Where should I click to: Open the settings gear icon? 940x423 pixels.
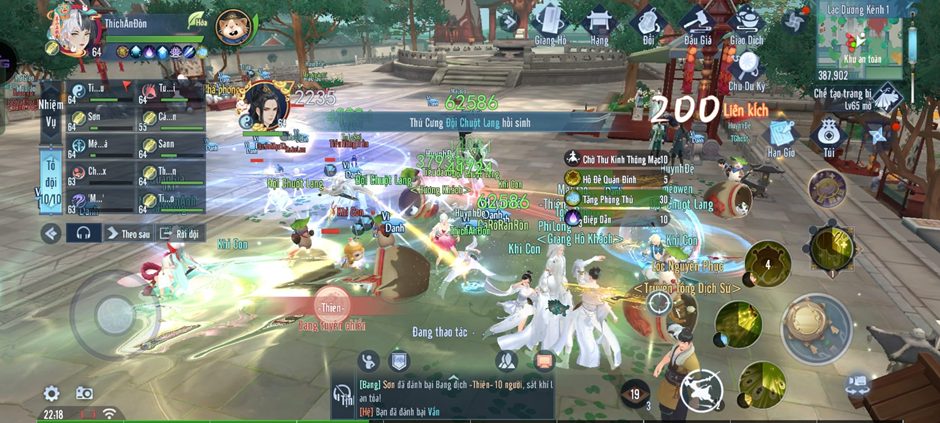(x=51, y=394)
